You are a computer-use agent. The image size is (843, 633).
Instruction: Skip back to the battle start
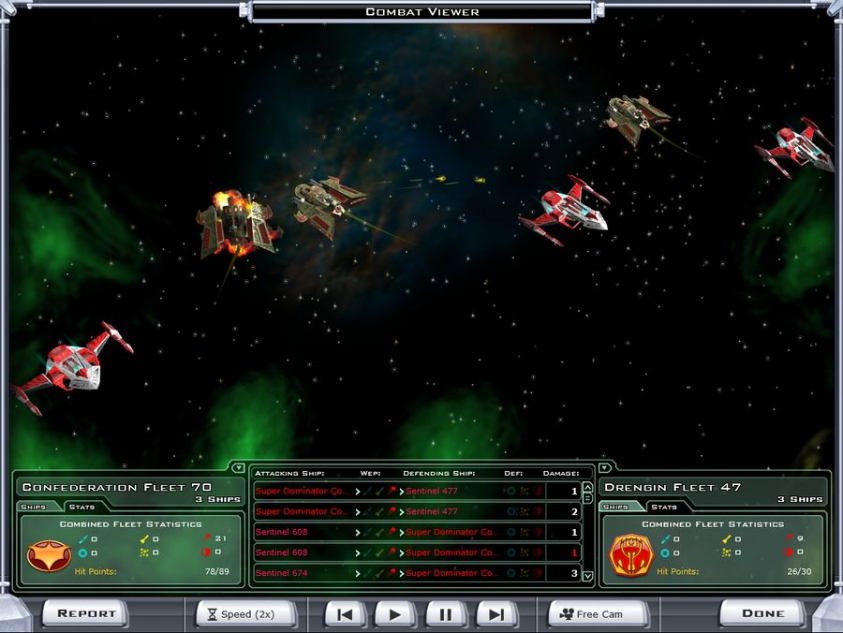[345, 614]
